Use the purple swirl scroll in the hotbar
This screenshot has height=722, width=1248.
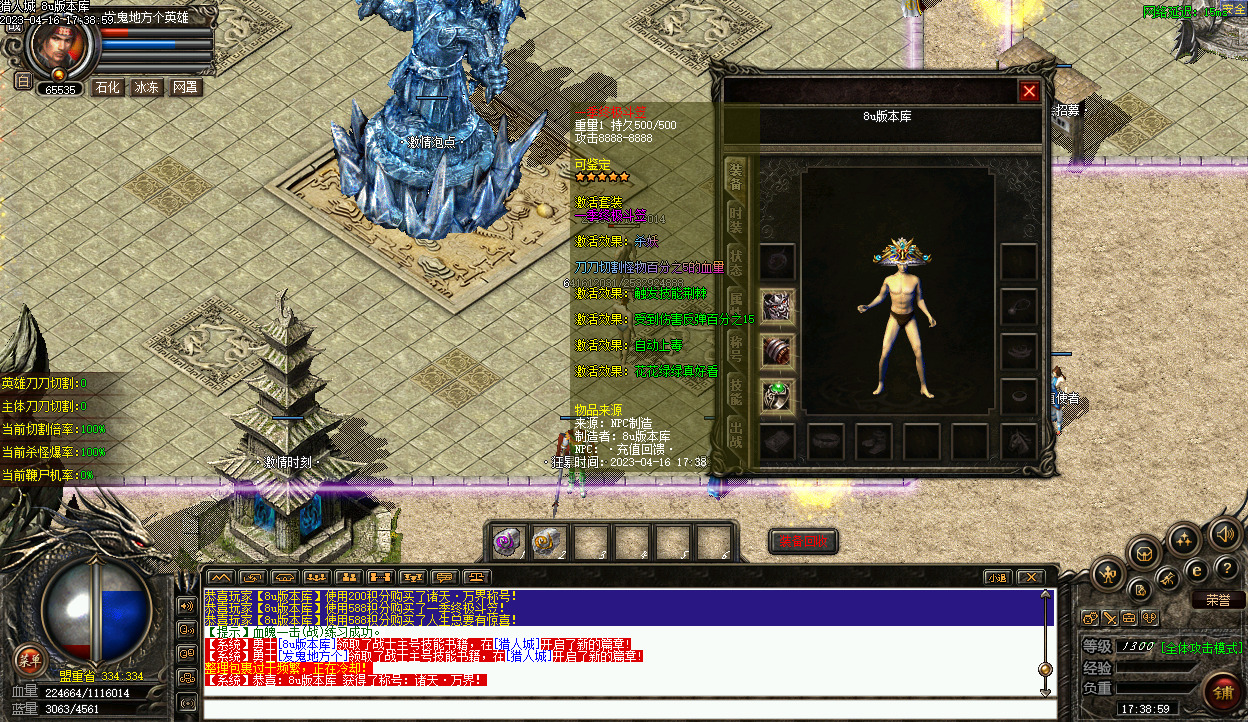tap(508, 541)
